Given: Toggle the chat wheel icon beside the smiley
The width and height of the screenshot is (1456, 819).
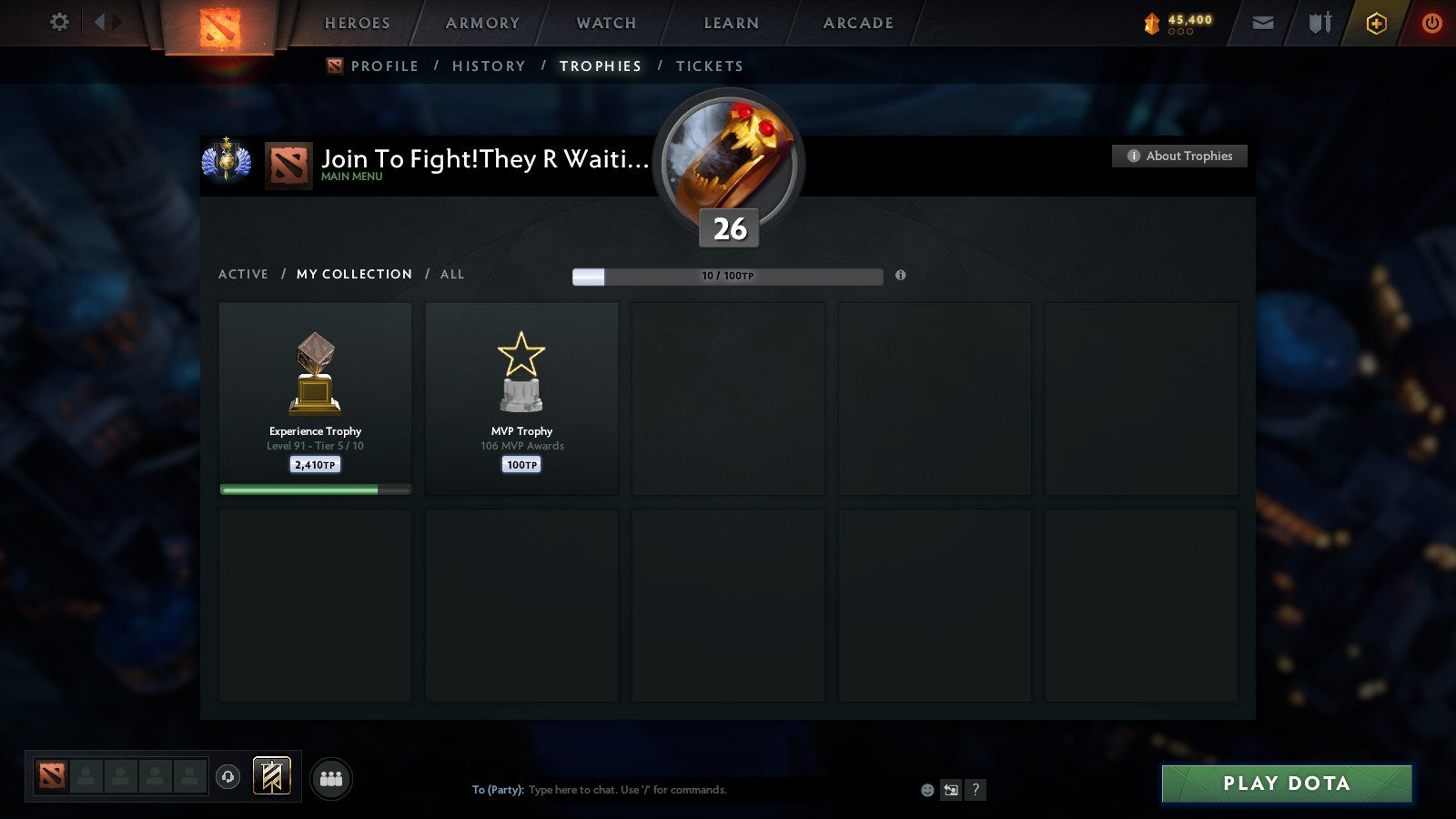Looking at the screenshot, I should (x=952, y=790).
